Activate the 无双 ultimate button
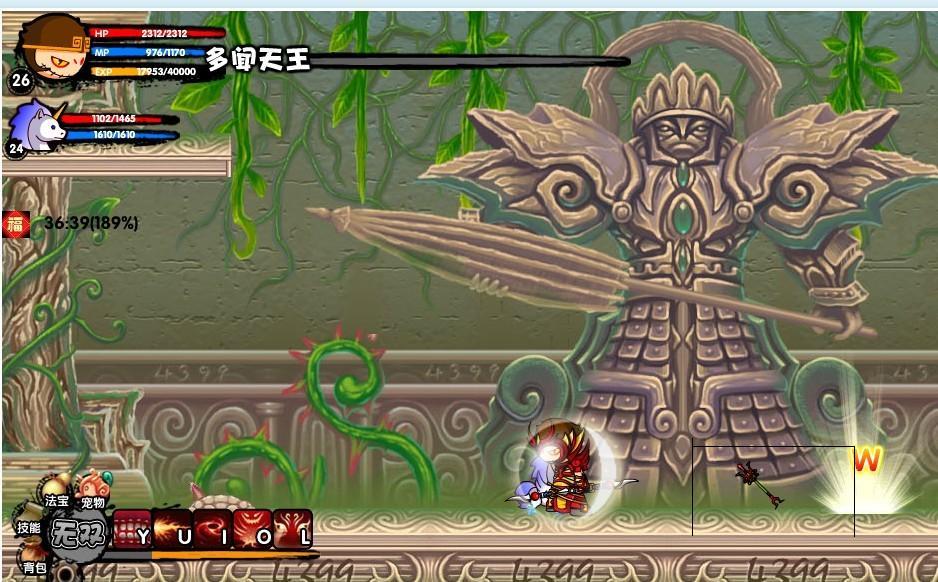 point(78,531)
